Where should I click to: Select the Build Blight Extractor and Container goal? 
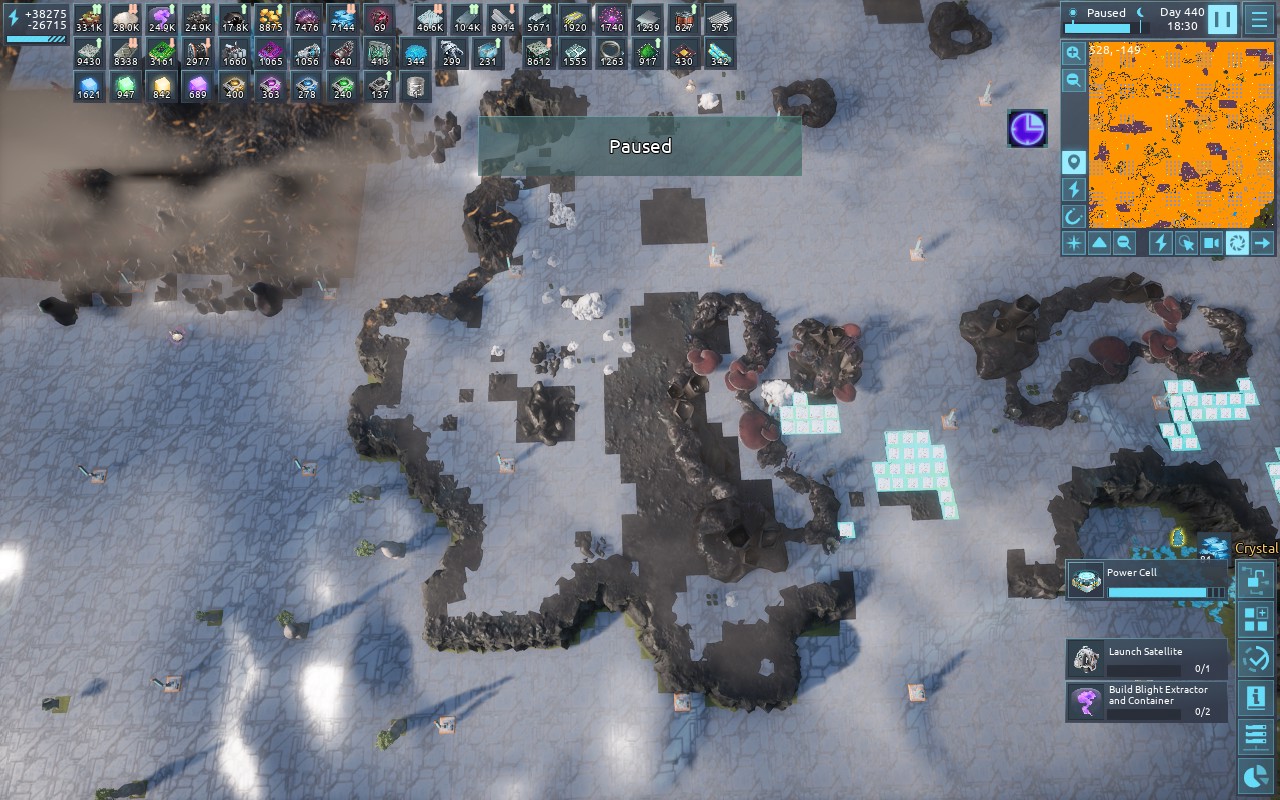[1146, 701]
